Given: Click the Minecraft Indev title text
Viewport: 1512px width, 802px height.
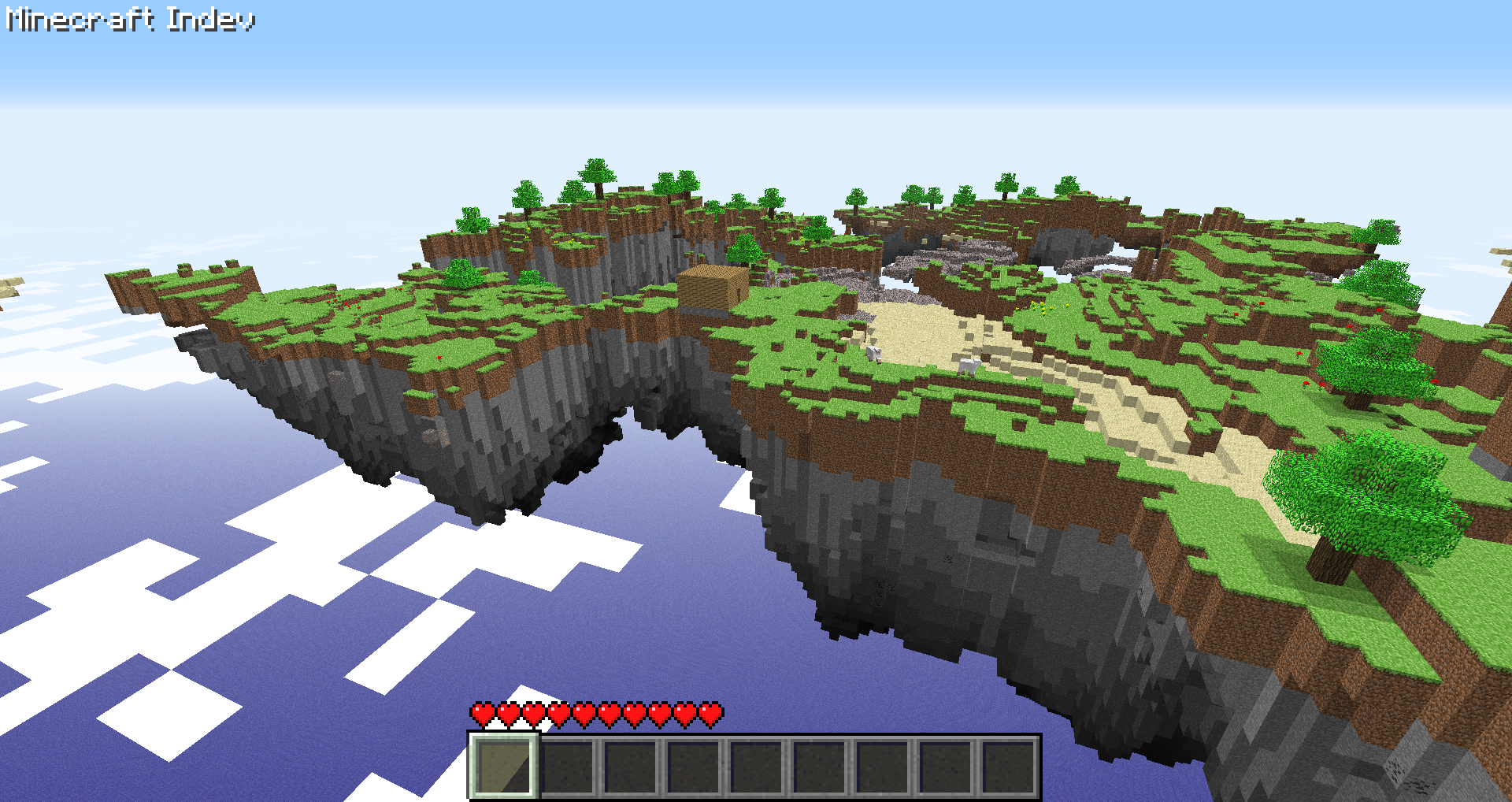Looking at the screenshot, I should point(130,20).
